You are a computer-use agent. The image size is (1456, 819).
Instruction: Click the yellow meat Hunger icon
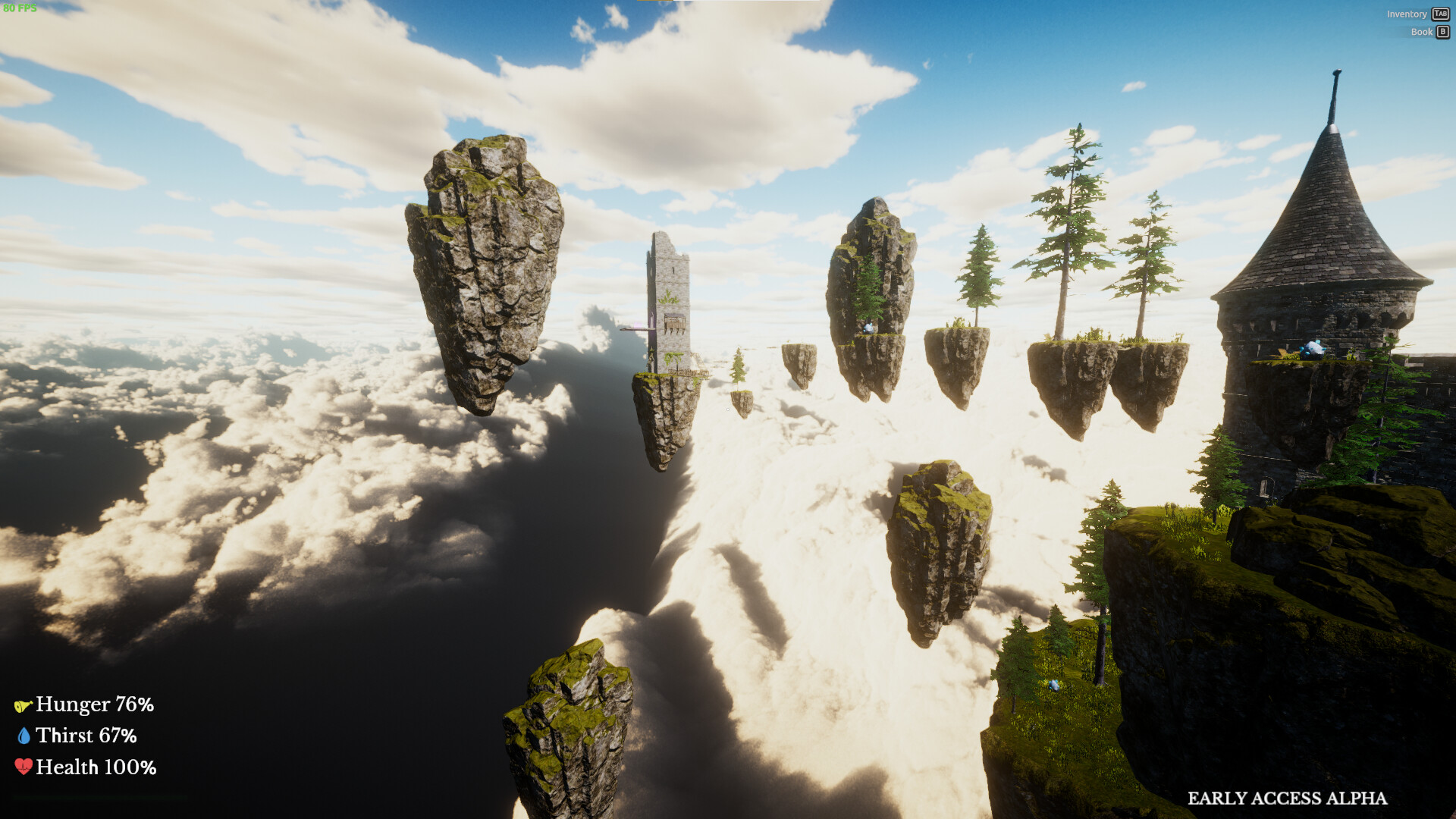click(24, 704)
